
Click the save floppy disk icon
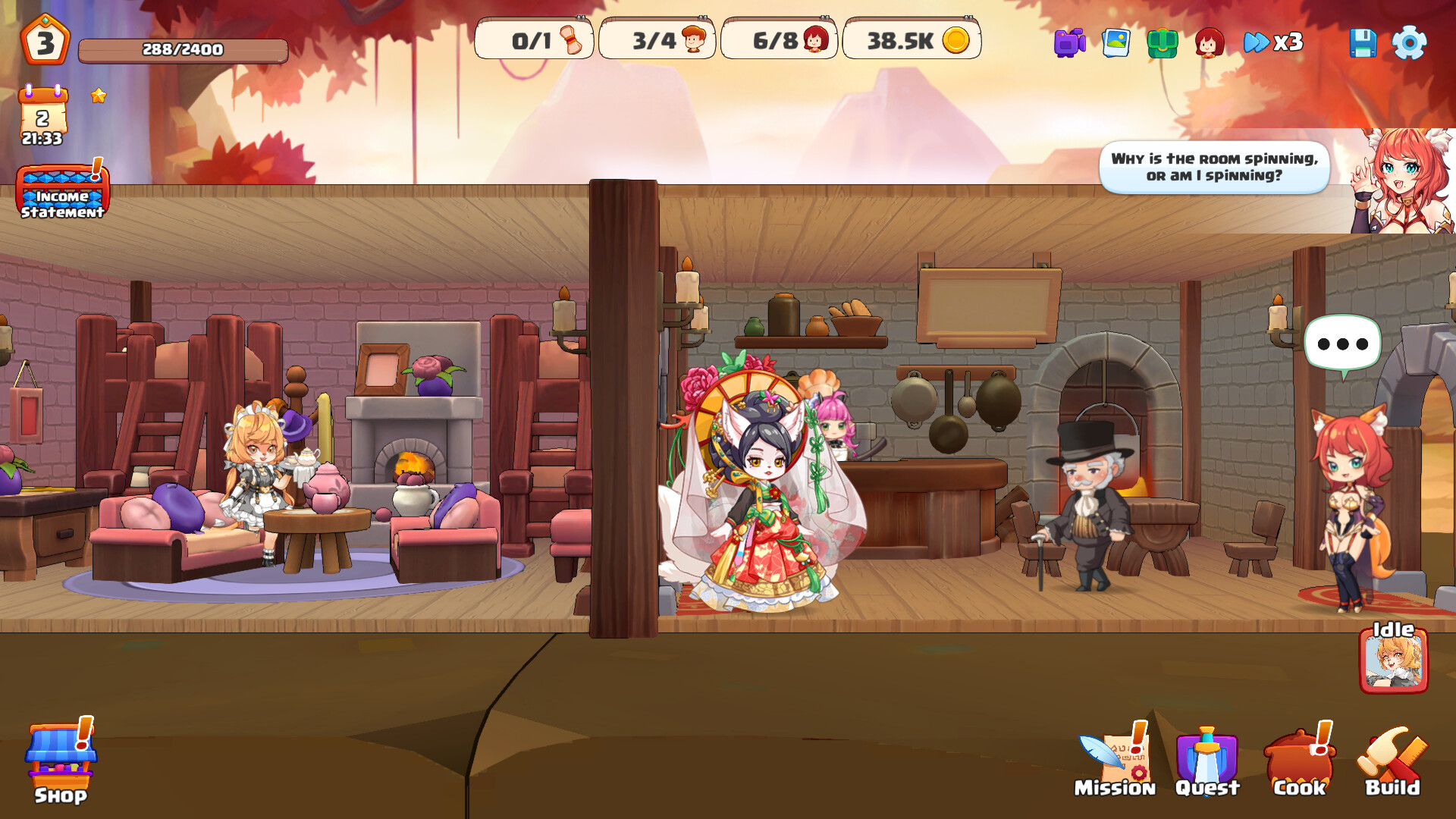1364,44
